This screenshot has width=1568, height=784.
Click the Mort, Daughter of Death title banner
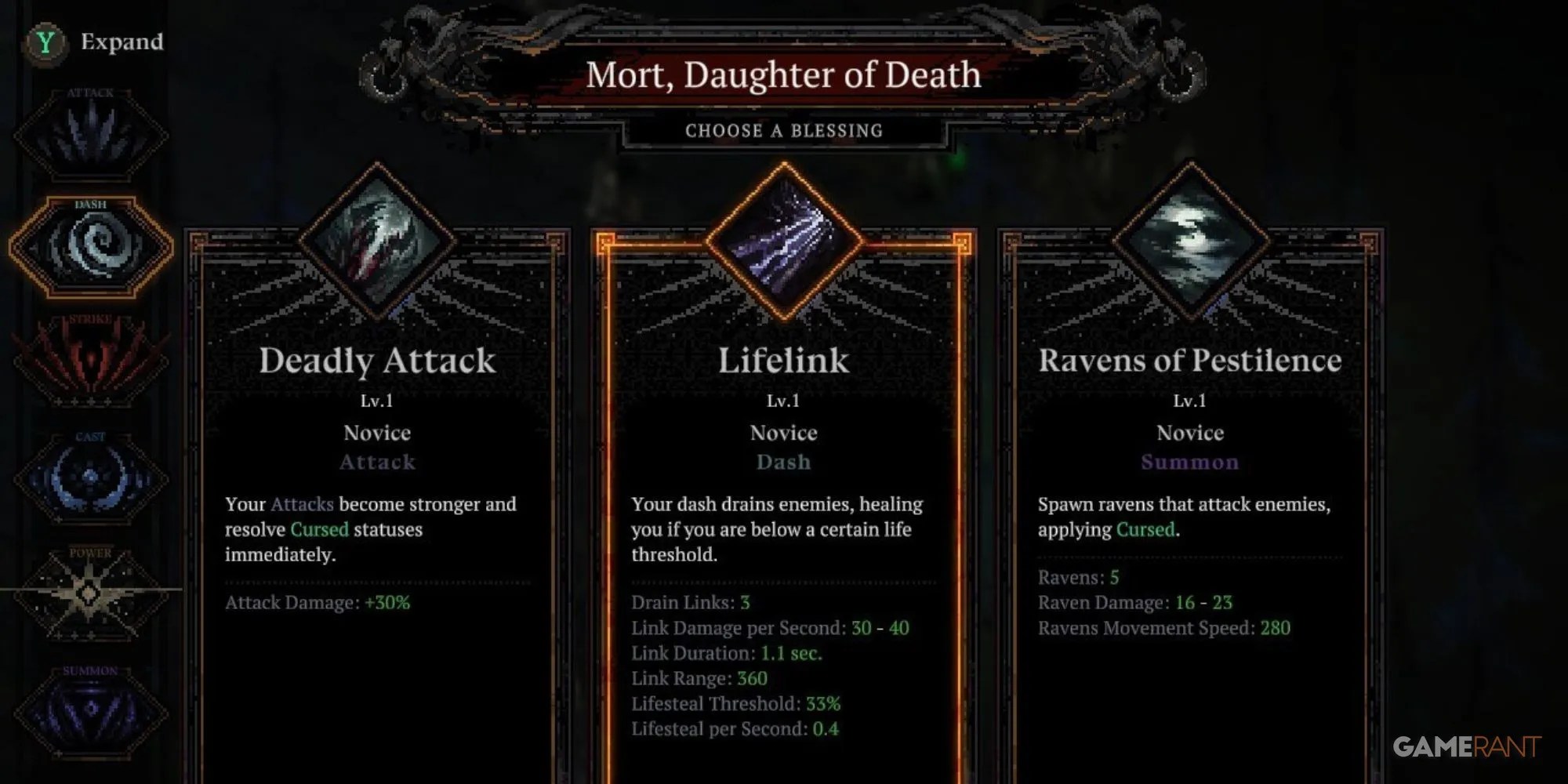point(784,74)
